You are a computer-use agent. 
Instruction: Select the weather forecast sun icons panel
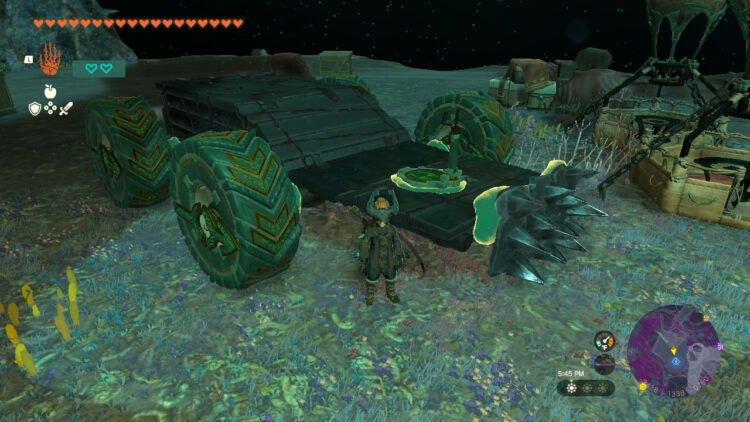pyautogui.click(x=586, y=387)
